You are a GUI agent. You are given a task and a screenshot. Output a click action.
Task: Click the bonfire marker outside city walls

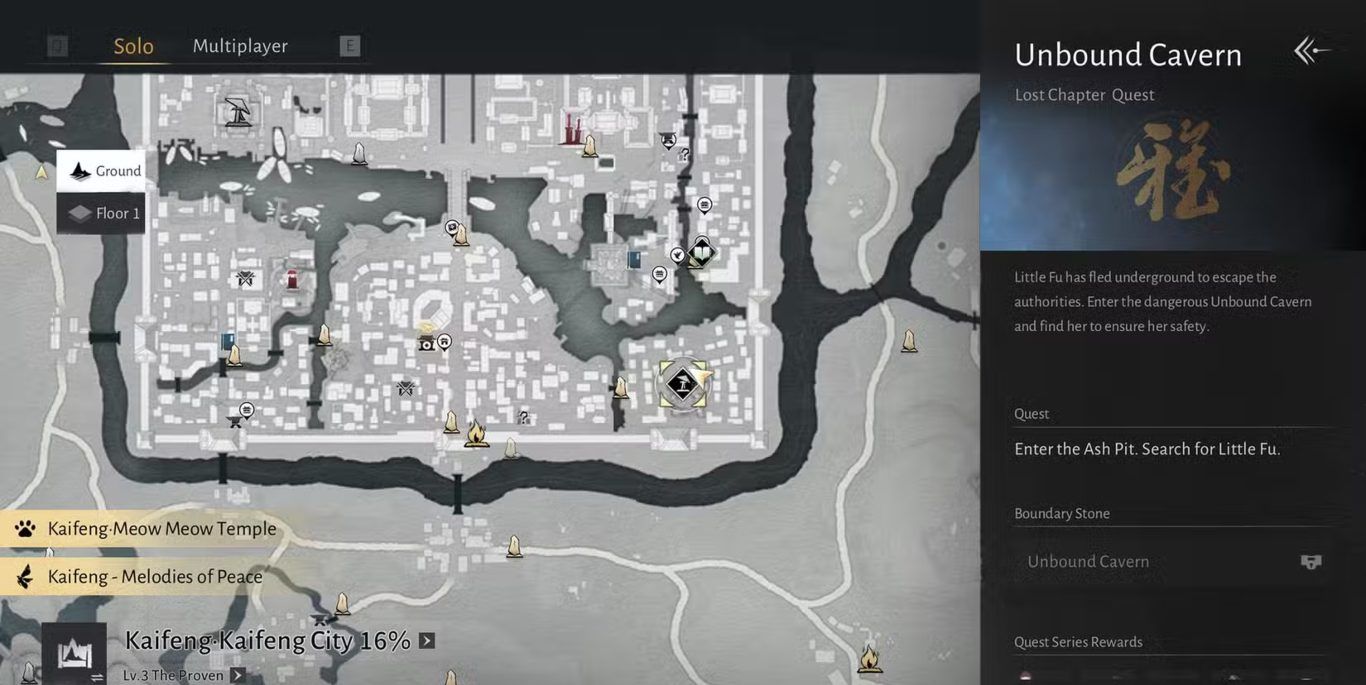point(869,658)
